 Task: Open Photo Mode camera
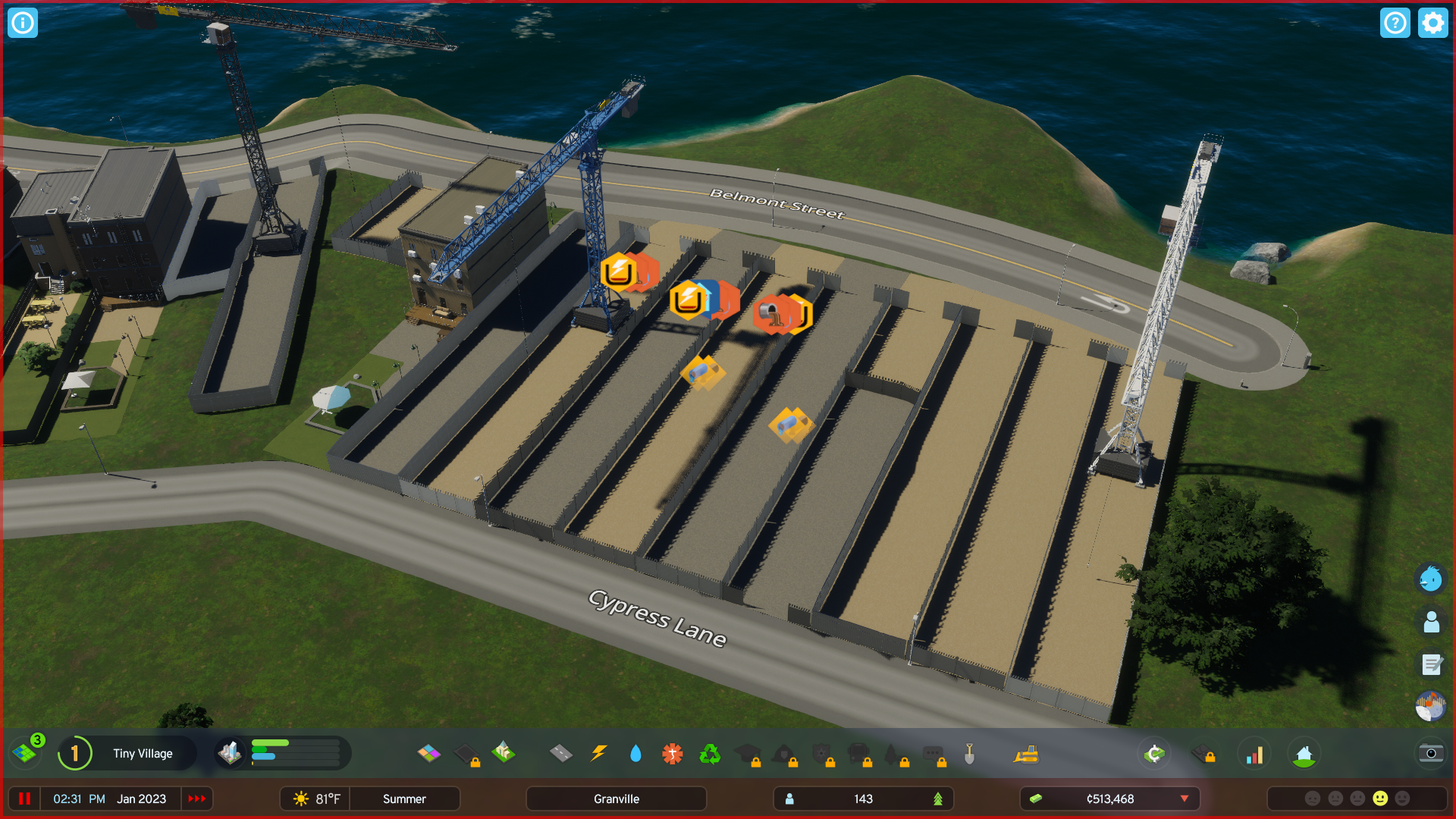coord(1430,754)
